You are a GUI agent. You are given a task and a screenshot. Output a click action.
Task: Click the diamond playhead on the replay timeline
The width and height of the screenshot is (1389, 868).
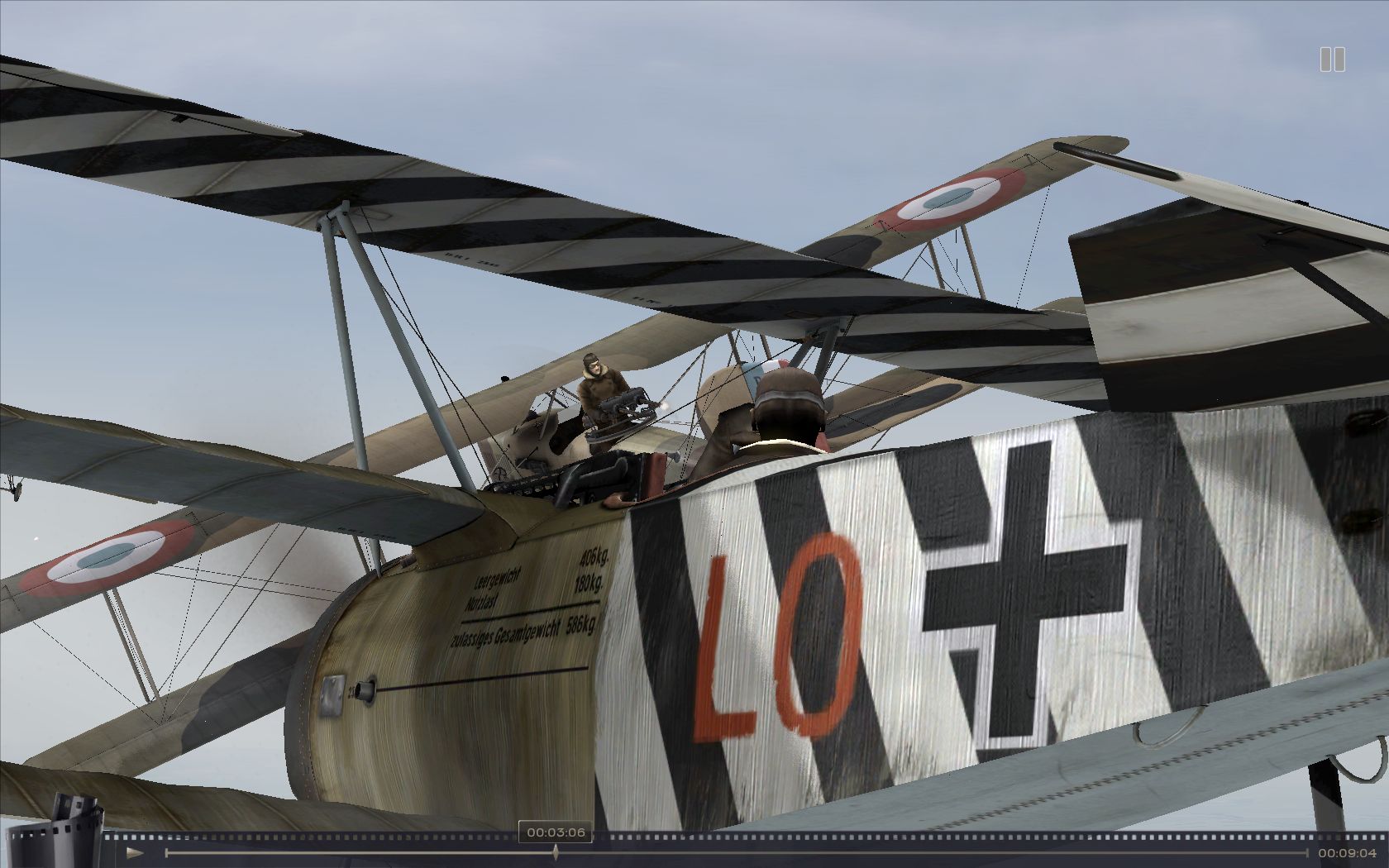coord(556,852)
